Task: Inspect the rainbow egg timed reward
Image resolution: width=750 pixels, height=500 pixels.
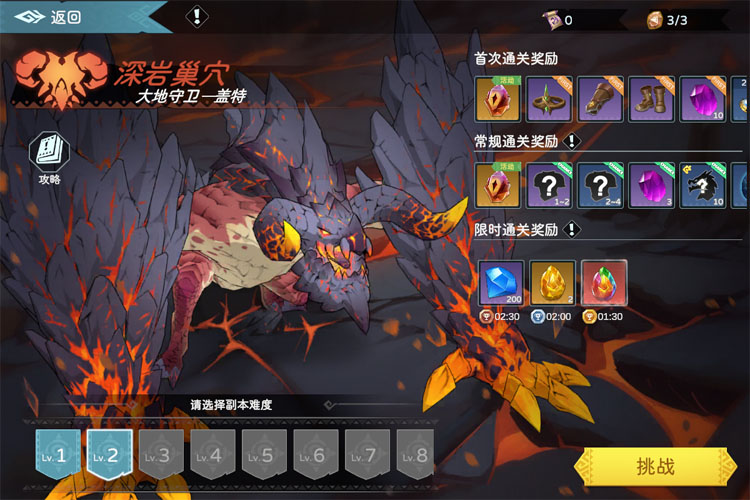Action: [x=603, y=283]
